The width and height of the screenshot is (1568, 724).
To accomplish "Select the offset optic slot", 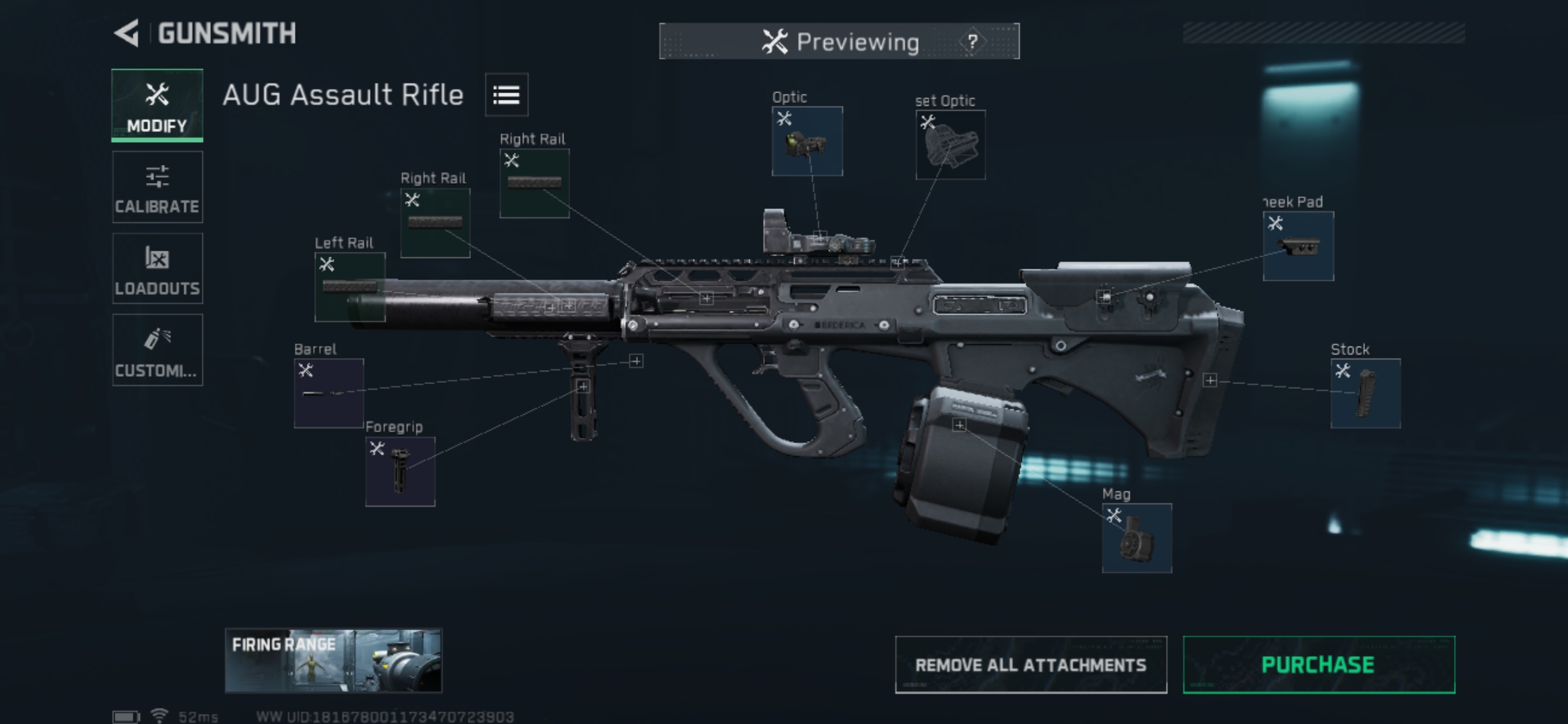I will (950, 145).
